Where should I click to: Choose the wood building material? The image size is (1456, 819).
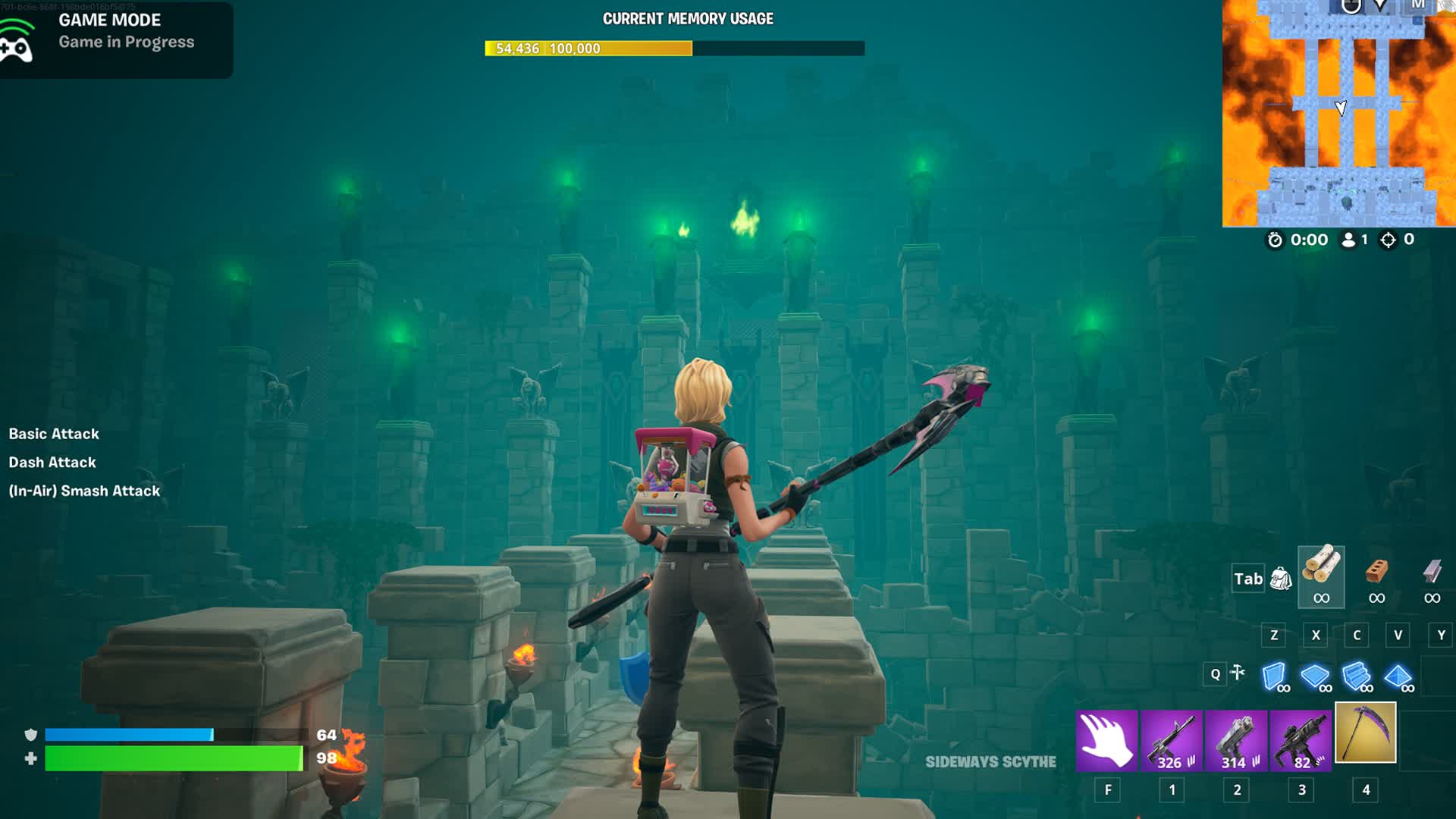(1321, 576)
